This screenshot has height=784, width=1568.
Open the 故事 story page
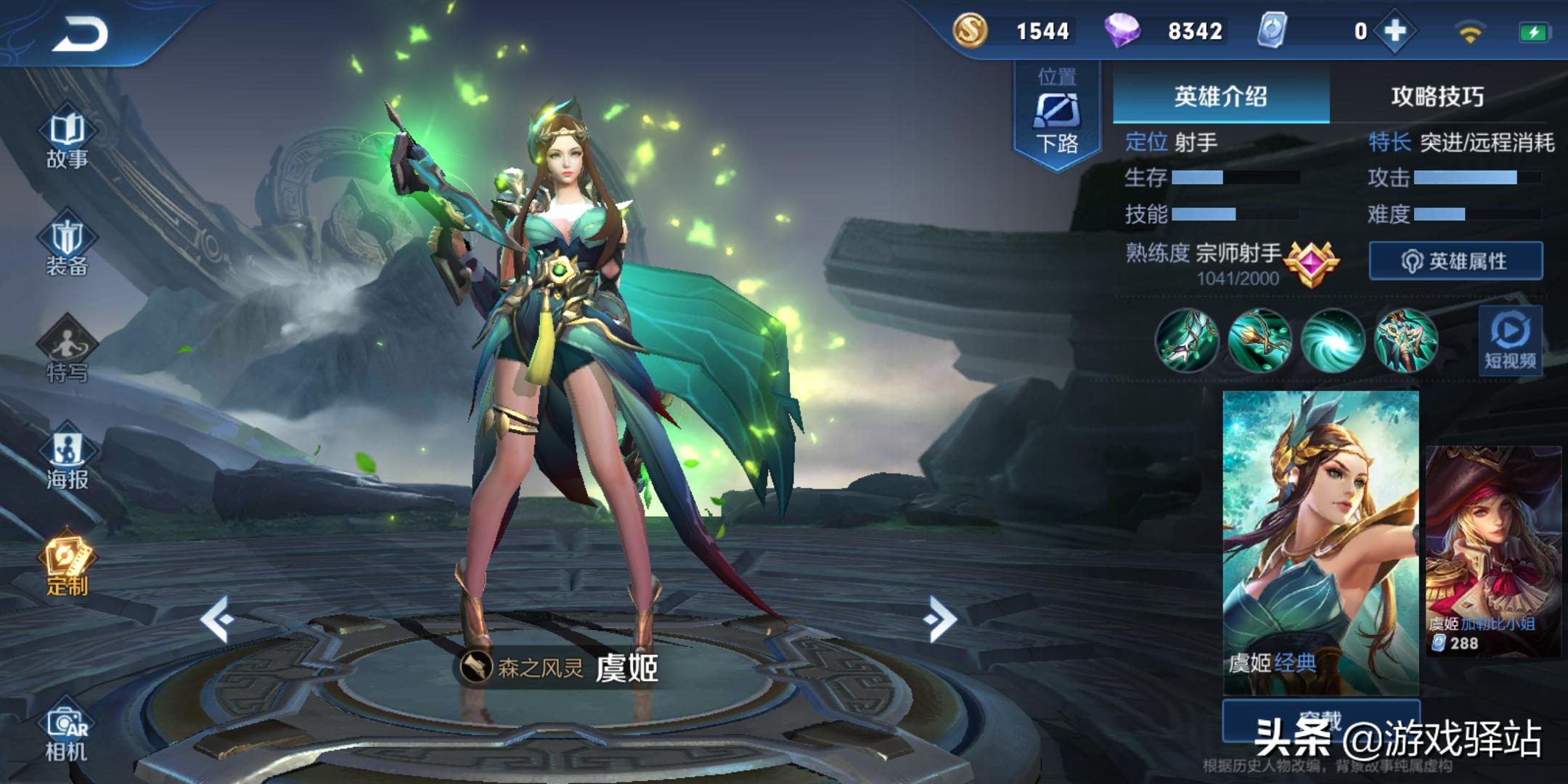(67, 139)
